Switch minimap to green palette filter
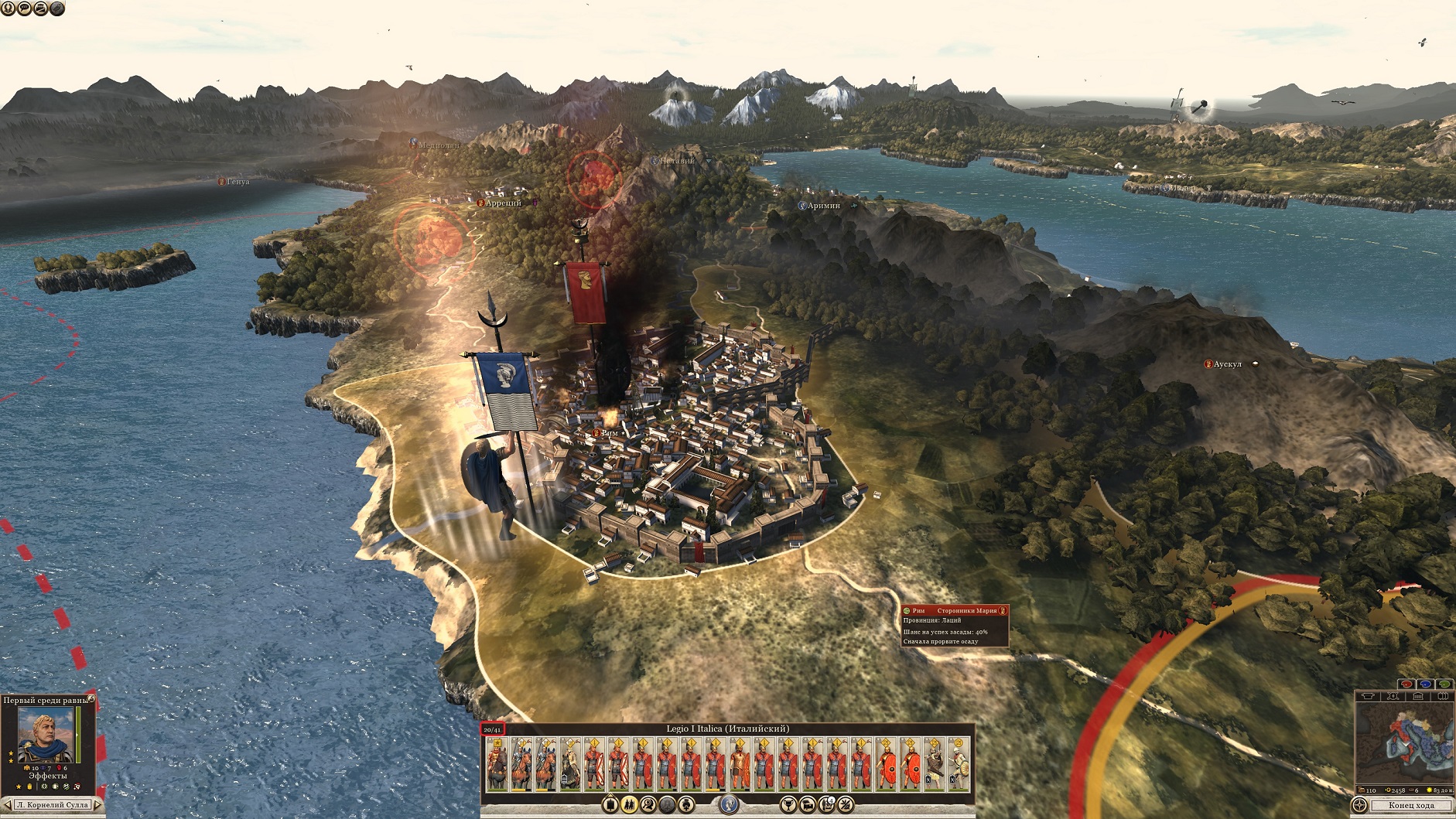The height and width of the screenshot is (819, 1456). pos(1444,684)
